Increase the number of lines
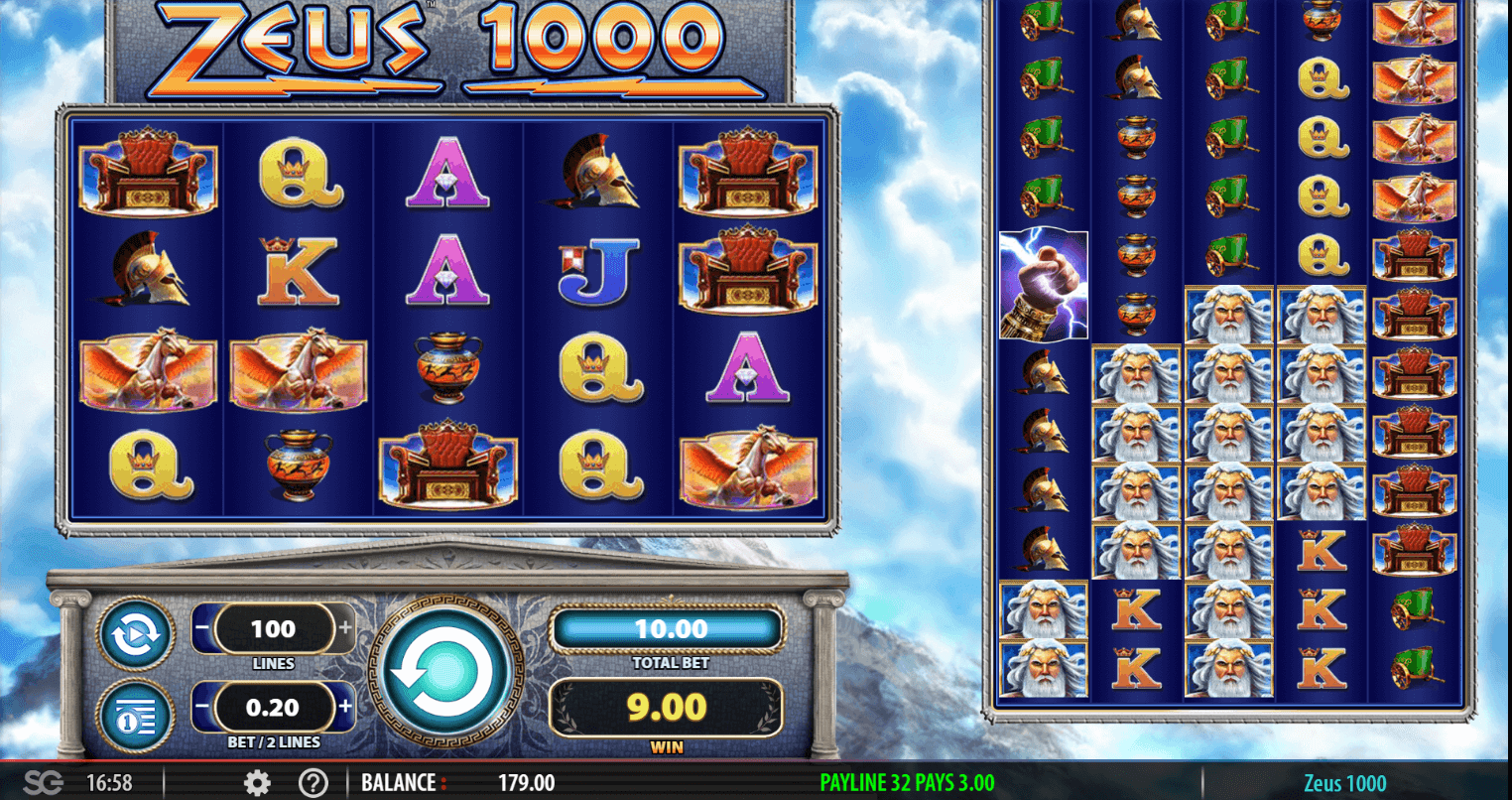The height and width of the screenshot is (800, 1512). click(345, 628)
